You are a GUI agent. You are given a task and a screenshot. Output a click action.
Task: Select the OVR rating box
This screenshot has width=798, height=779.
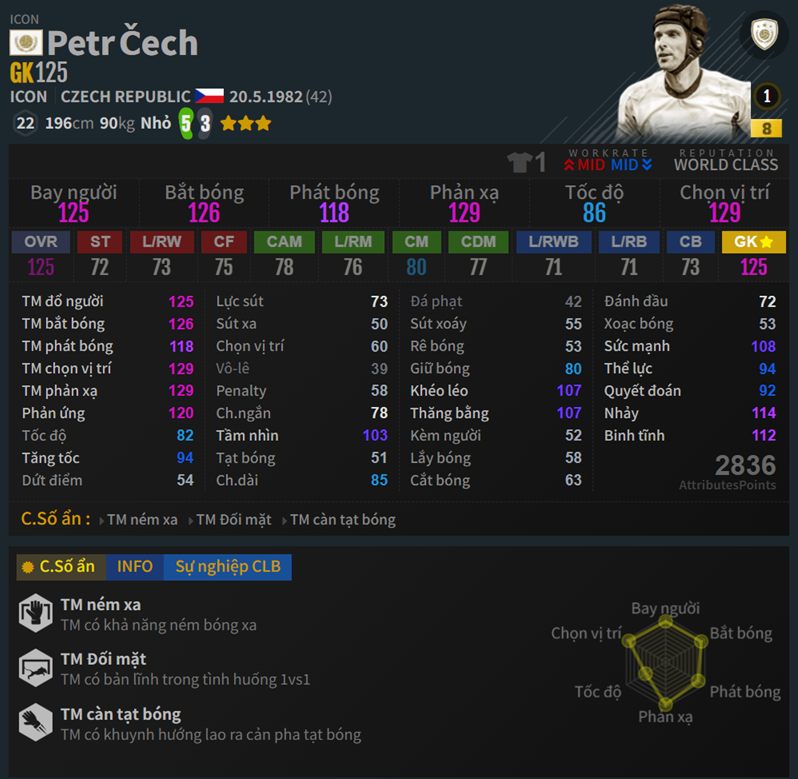pyautogui.click(x=41, y=243)
